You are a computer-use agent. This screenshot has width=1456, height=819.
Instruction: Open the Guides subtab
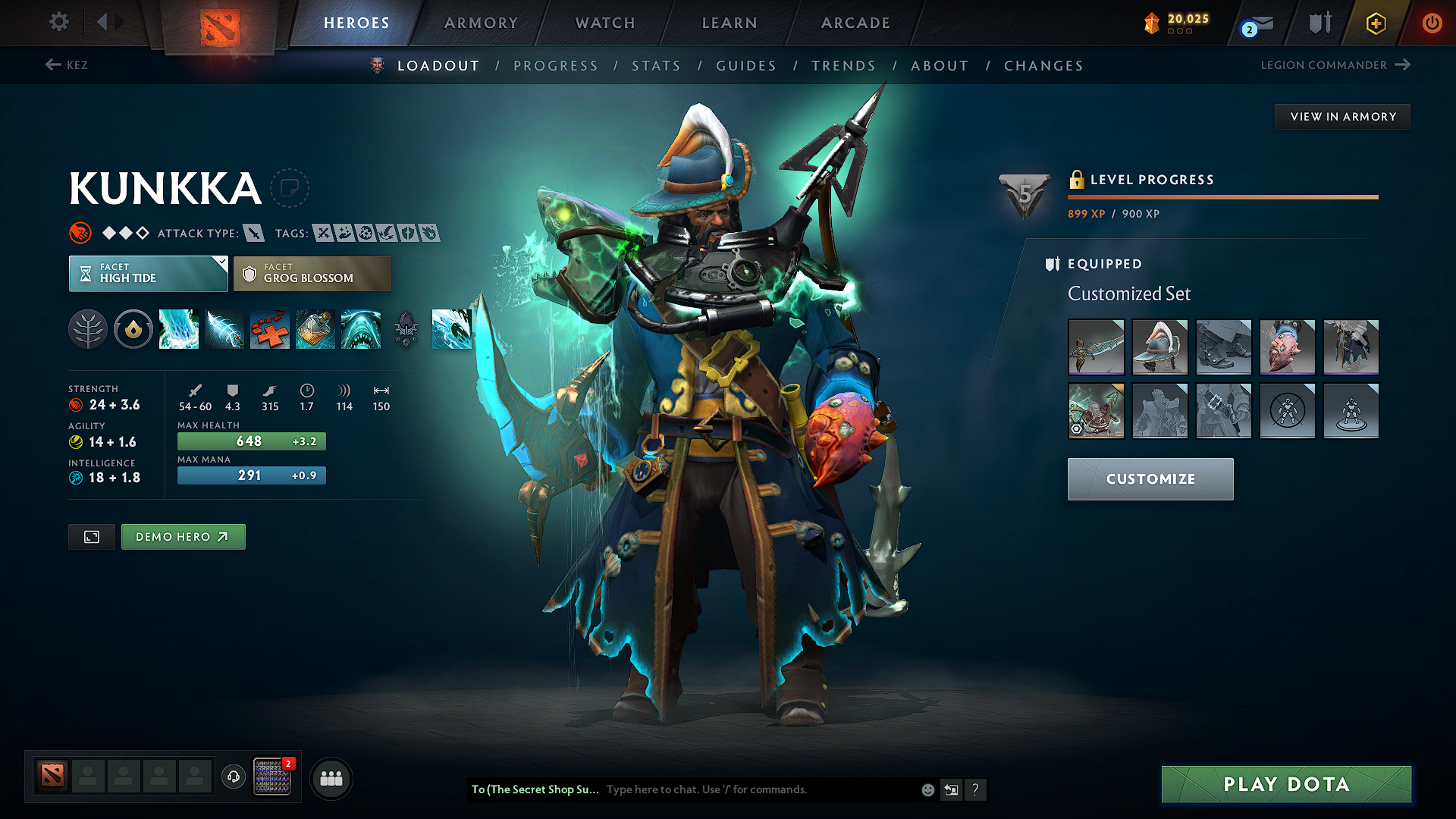(x=746, y=66)
